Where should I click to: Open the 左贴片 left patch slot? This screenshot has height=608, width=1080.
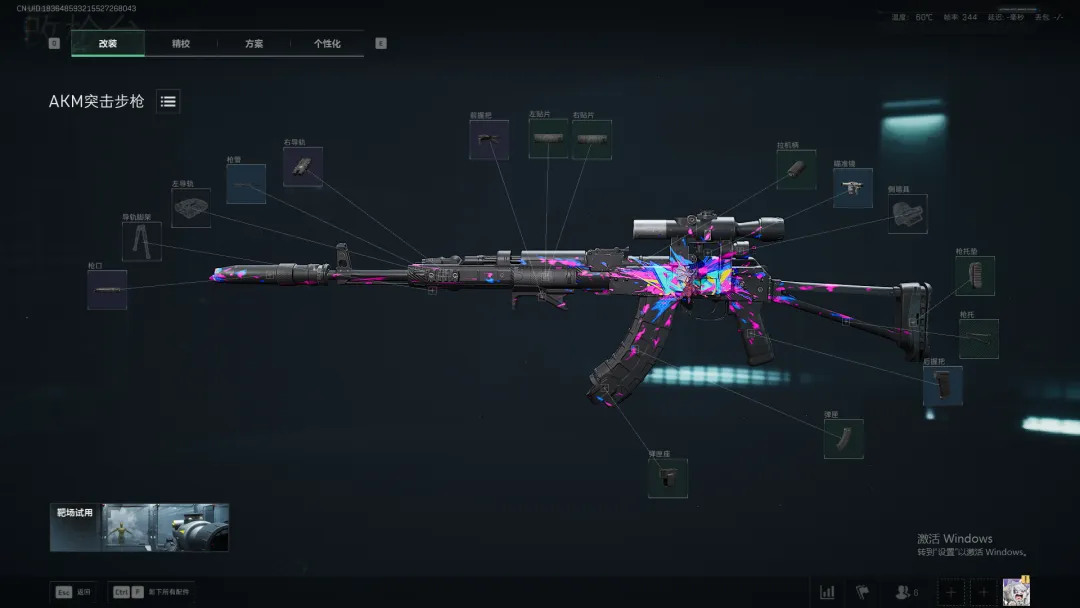[548, 140]
